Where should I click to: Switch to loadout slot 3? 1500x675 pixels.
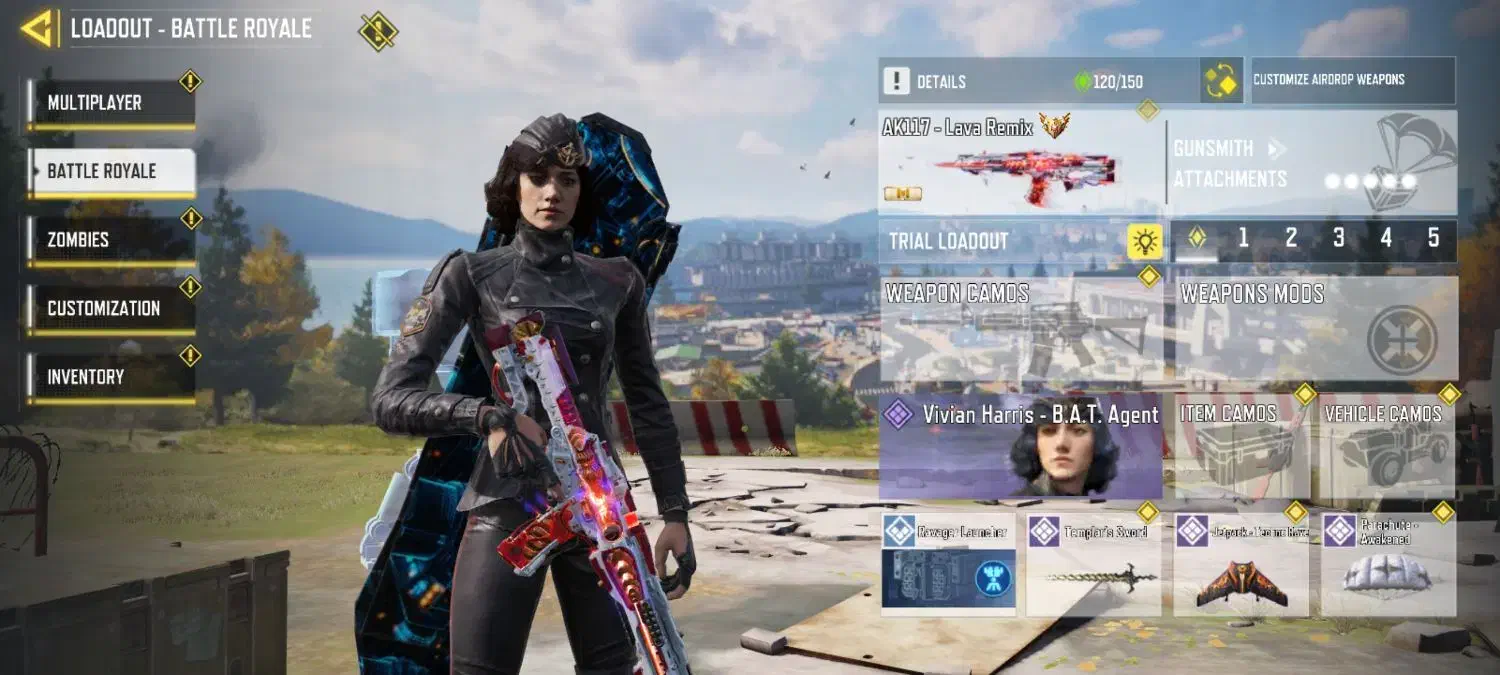coord(1338,239)
